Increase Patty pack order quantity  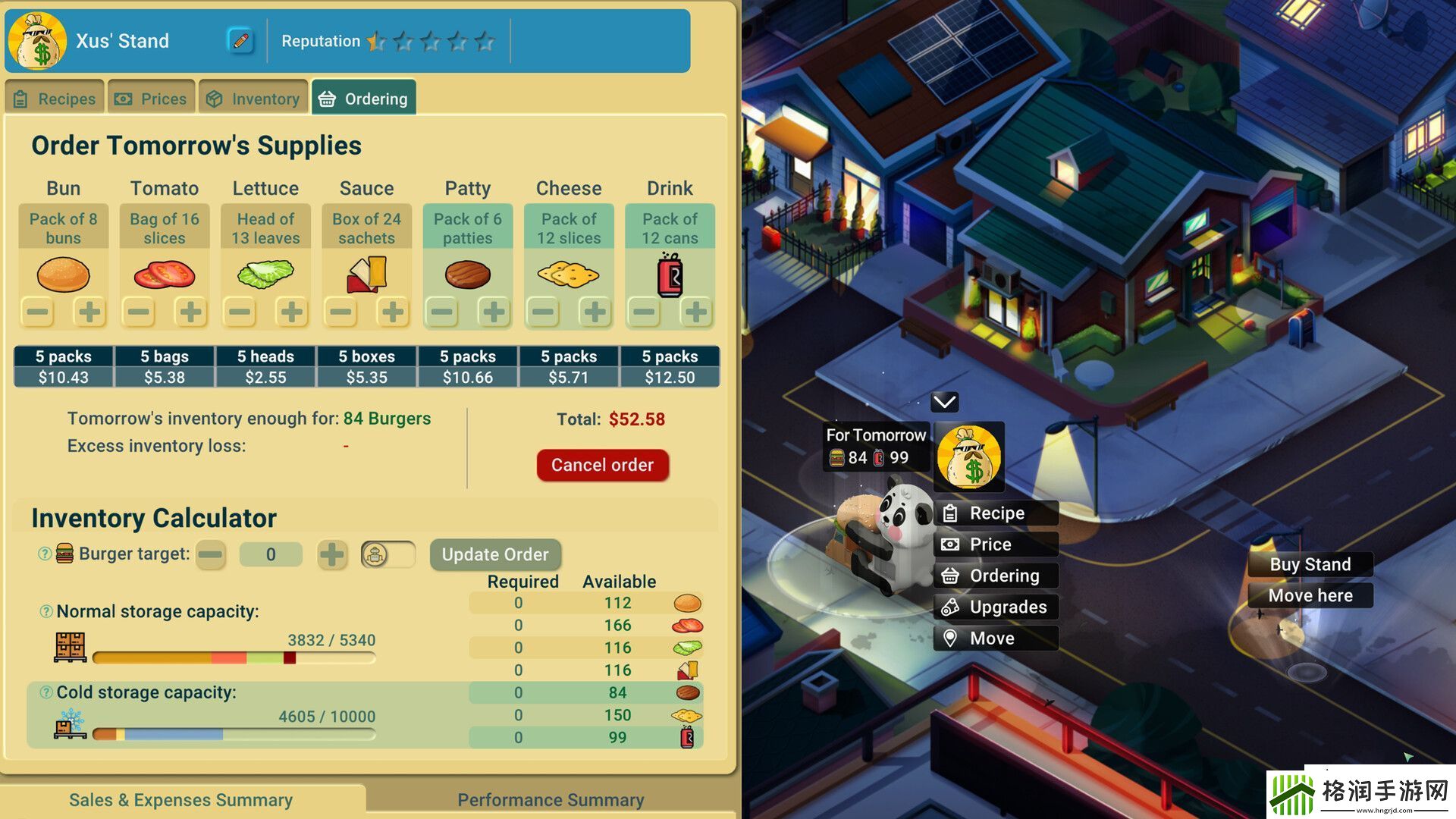tap(494, 312)
